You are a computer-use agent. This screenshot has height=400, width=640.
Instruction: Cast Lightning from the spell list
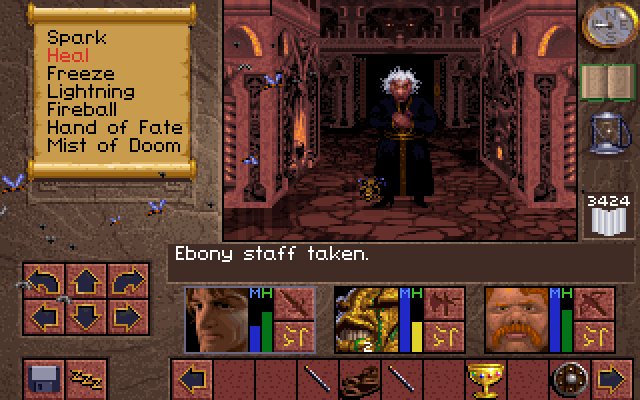[93, 92]
